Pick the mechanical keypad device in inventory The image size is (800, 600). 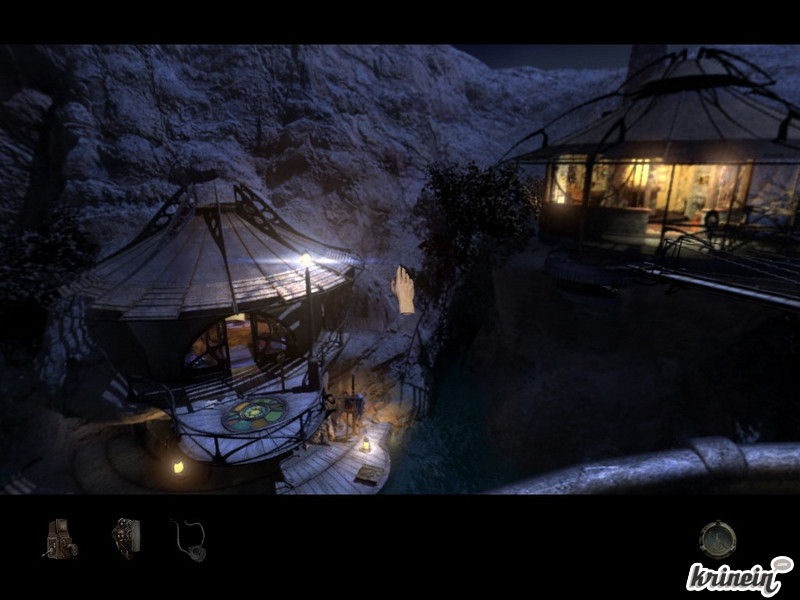[x=126, y=538]
